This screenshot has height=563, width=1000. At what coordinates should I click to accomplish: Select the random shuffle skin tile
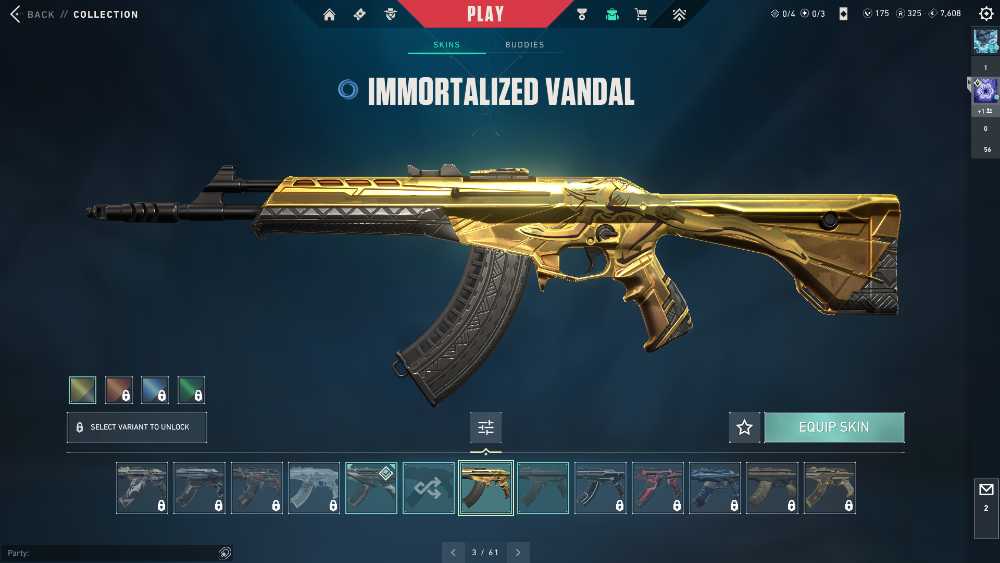tap(428, 487)
